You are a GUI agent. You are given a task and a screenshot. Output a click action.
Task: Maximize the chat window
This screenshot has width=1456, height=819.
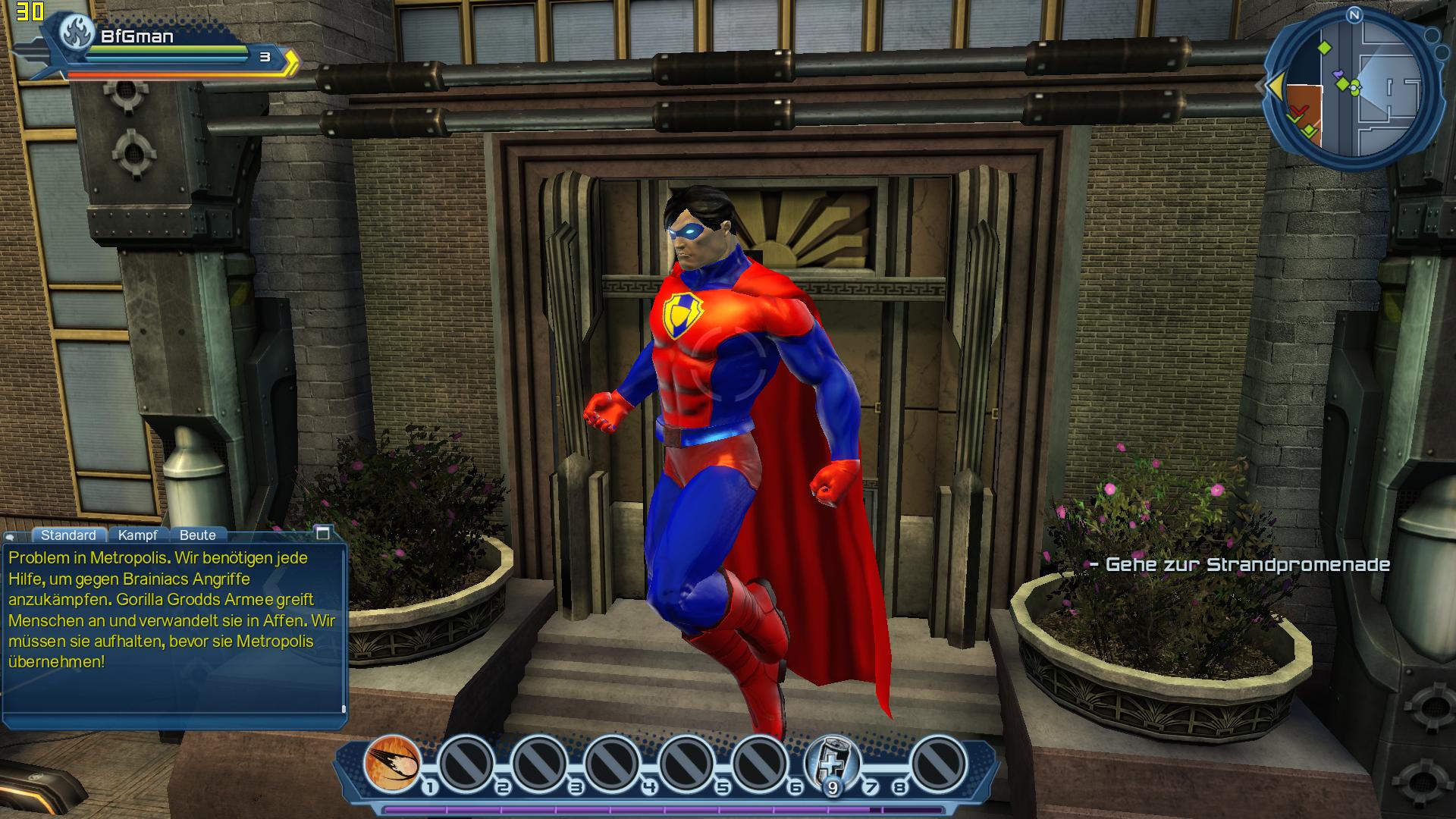pos(323,532)
